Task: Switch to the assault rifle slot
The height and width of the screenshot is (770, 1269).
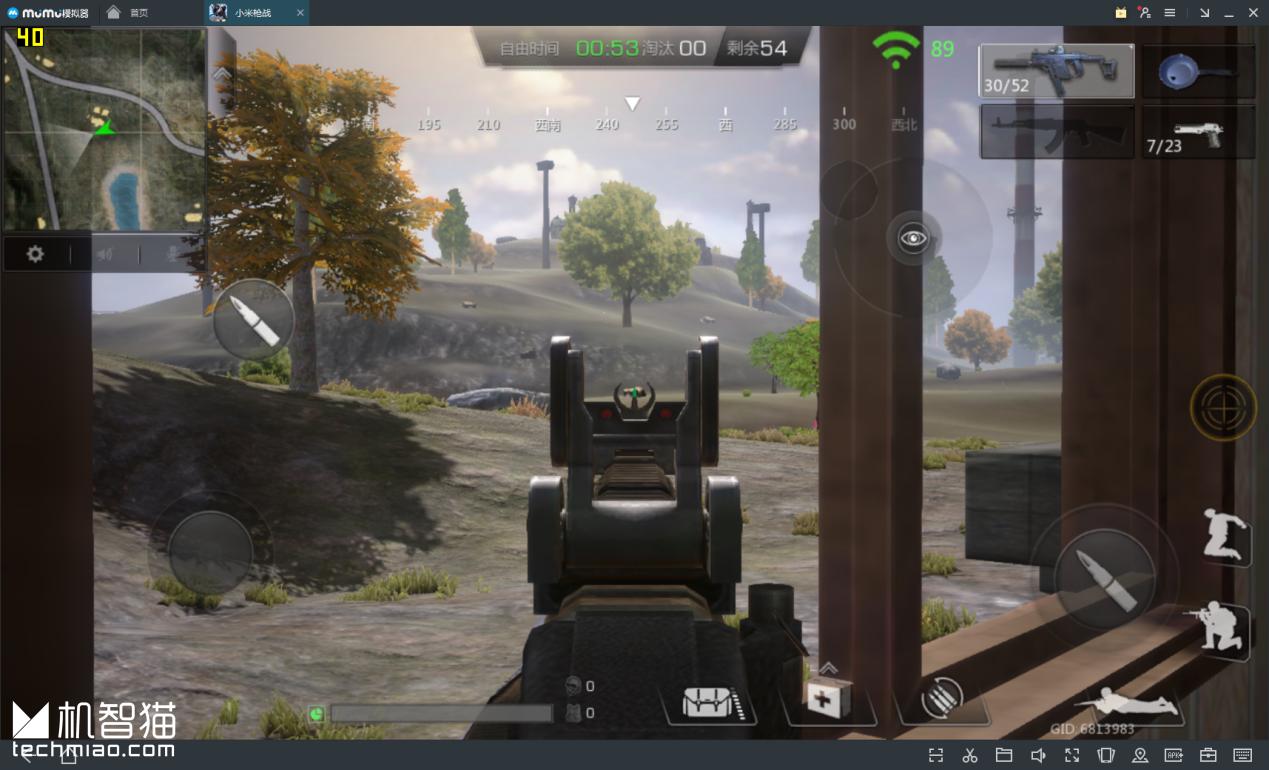Action: click(x=1056, y=132)
